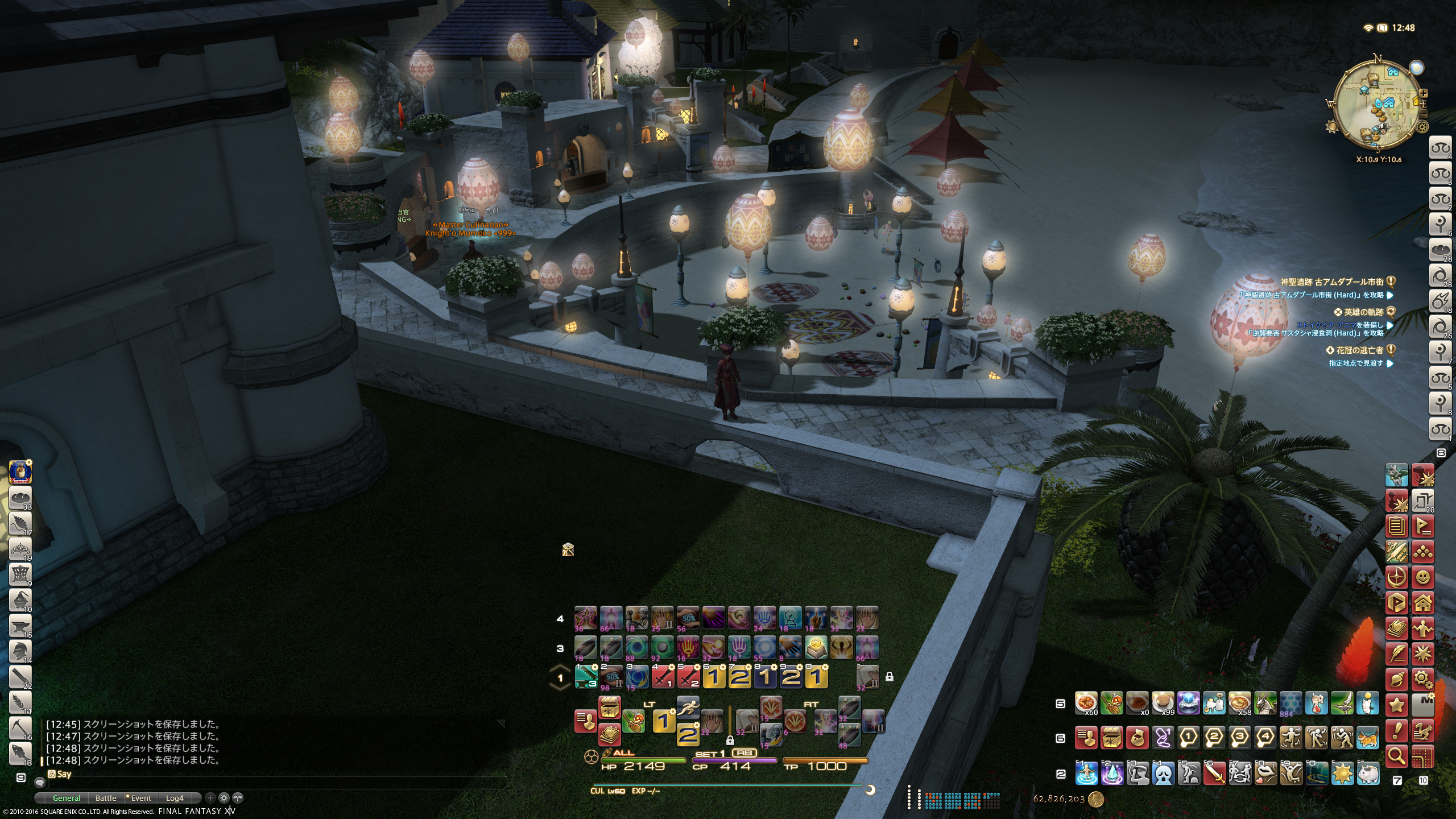Click the chat input field
1456x819 pixels.
(273, 774)
